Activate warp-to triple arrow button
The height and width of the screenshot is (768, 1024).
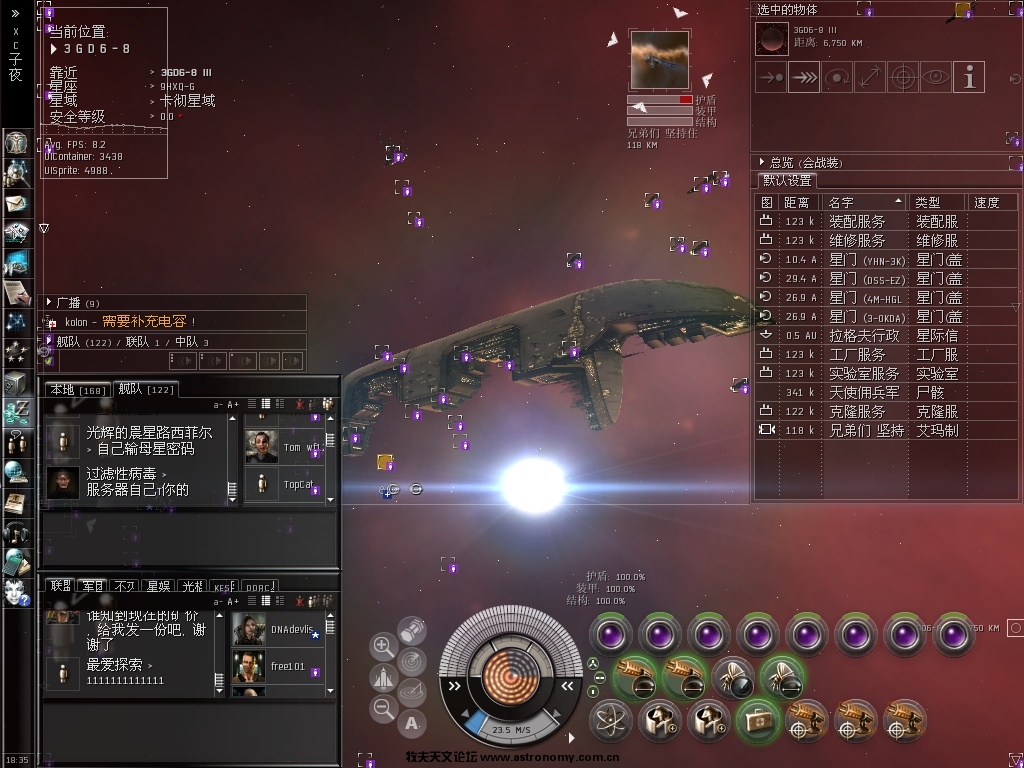coord(804,77)
